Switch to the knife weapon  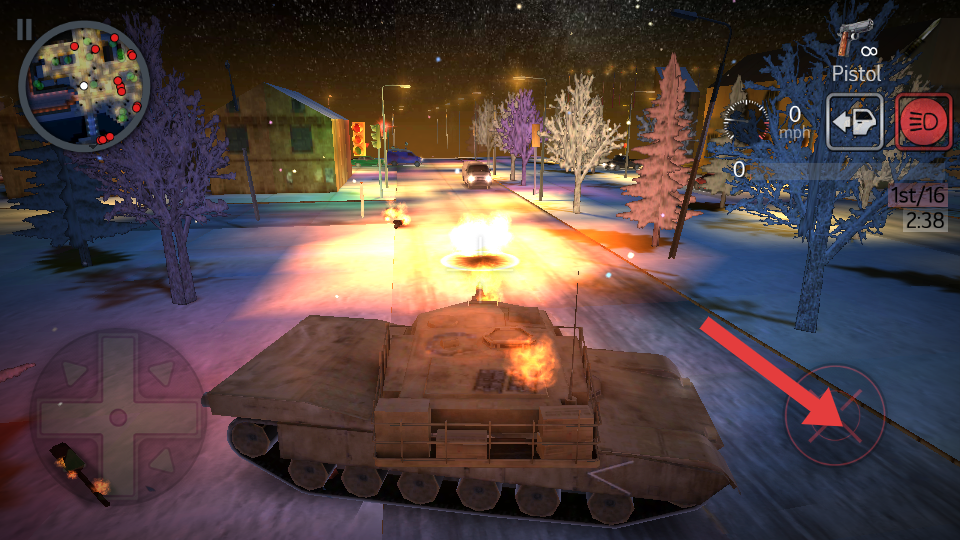[921, 37]
